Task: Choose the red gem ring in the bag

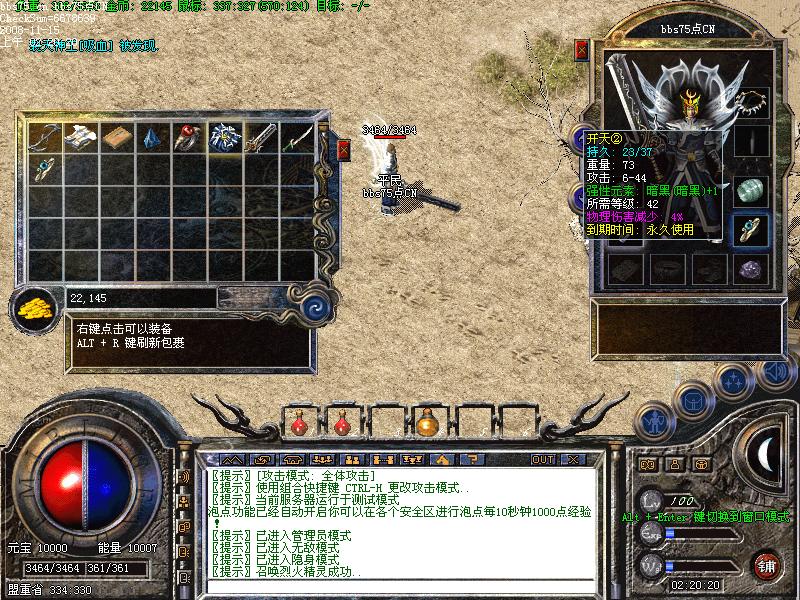Action: tap(186, 137)
